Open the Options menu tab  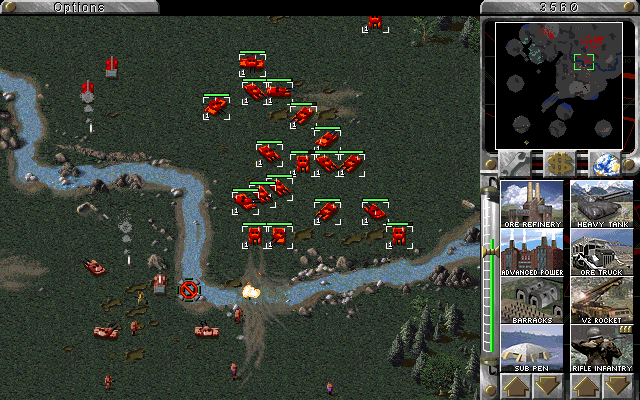coord(79,7)
